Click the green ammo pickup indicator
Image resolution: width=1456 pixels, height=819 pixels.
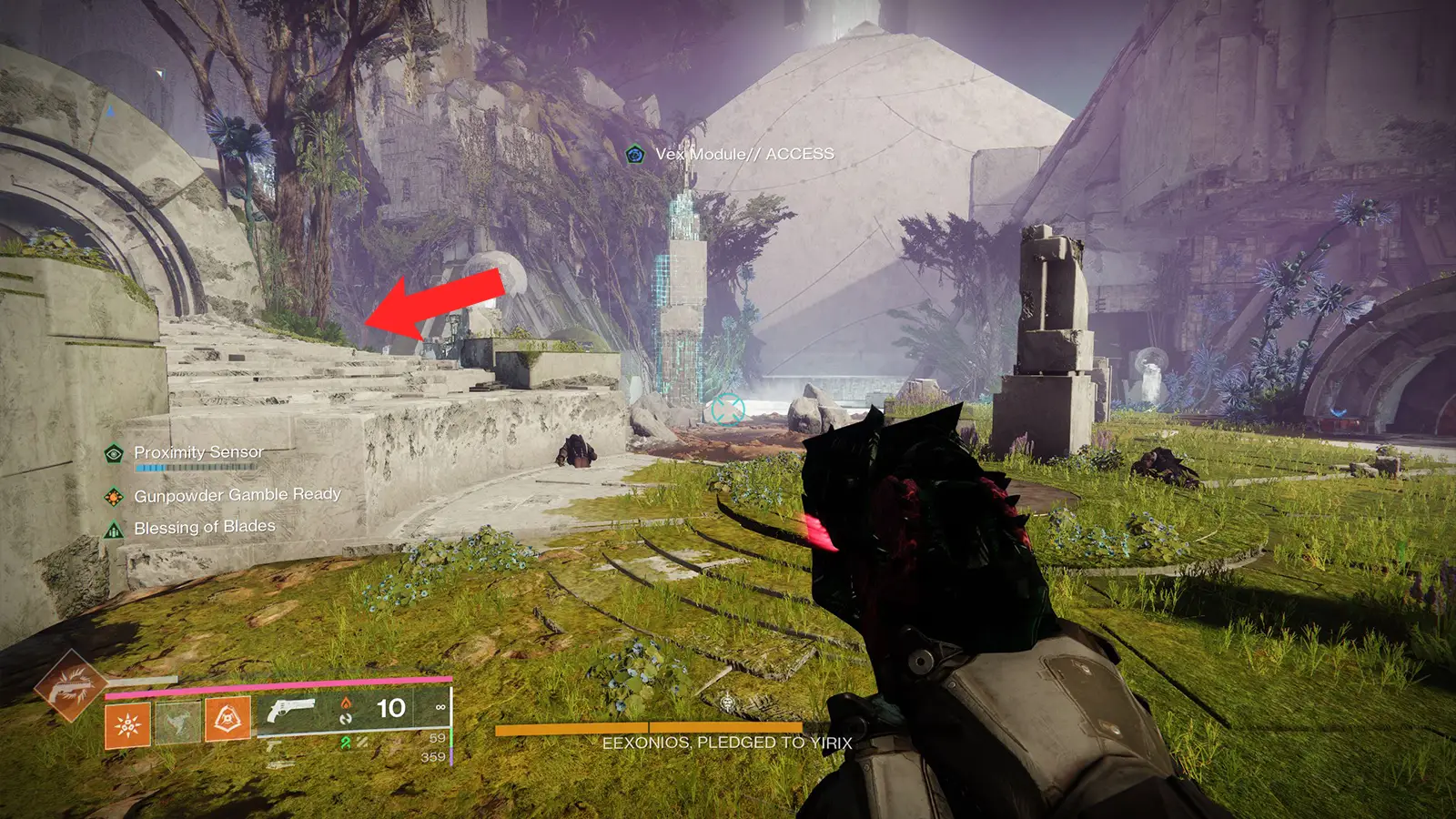click(345, 743)
